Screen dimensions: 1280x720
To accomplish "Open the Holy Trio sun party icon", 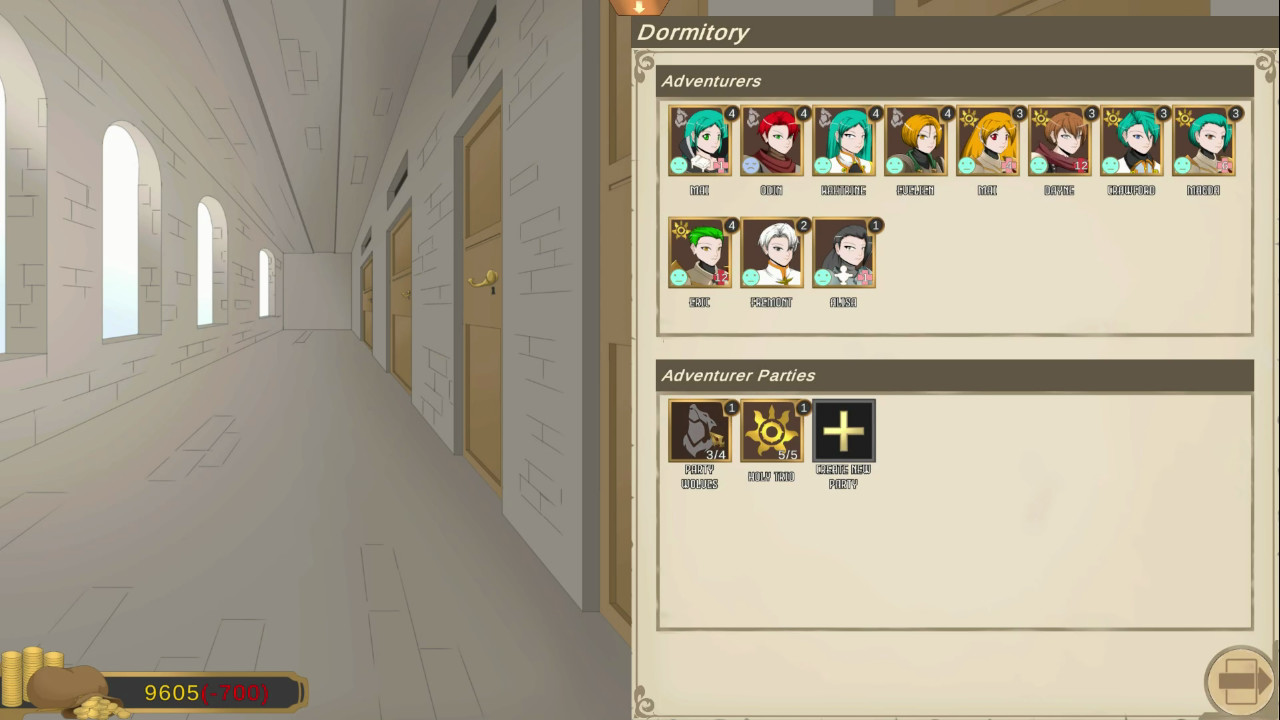I will (x=771, y=430).
